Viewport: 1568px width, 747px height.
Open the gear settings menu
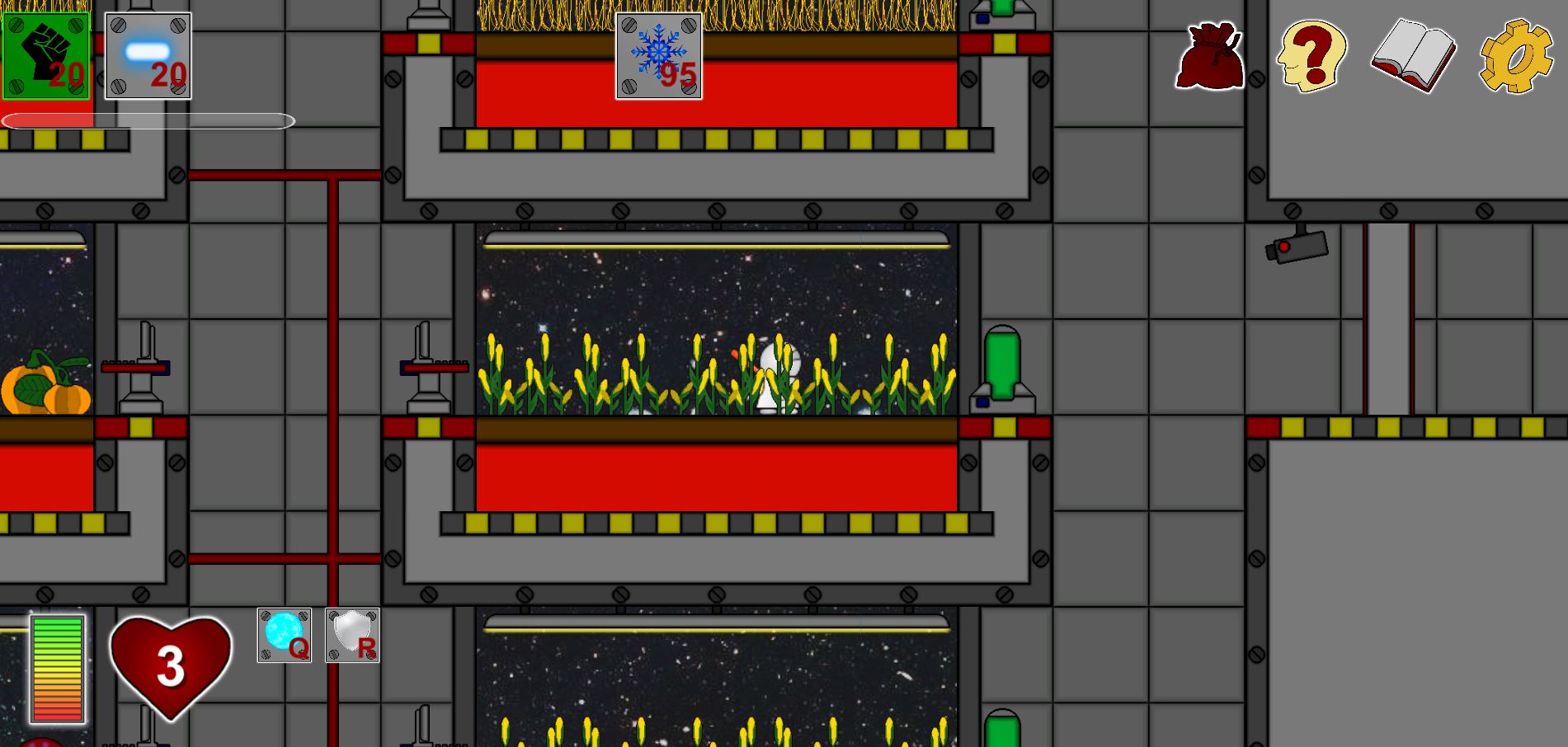[x=1516, y=56]
